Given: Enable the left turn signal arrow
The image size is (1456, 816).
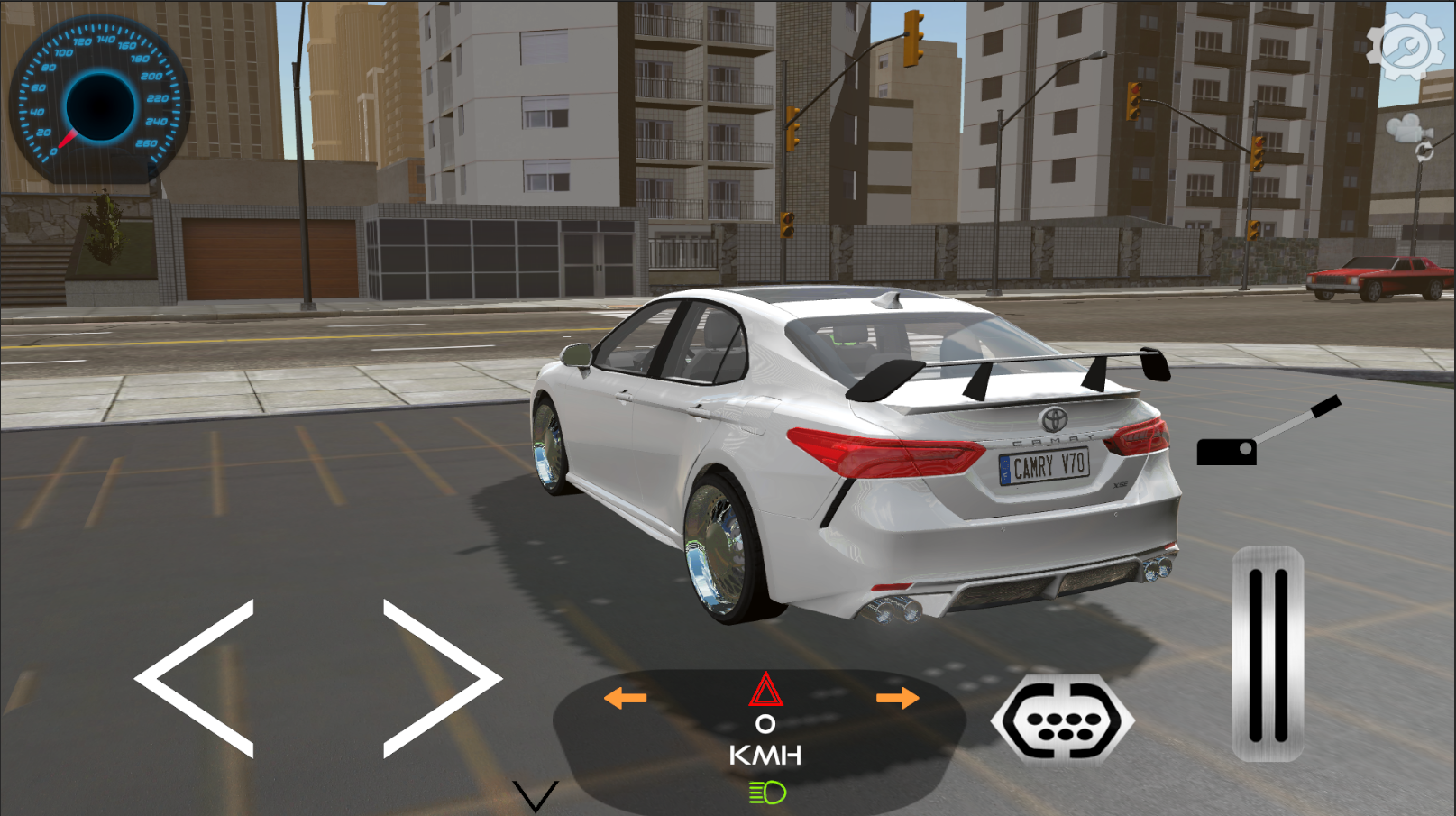Looking at the screenshot, I should click(624, 697).
